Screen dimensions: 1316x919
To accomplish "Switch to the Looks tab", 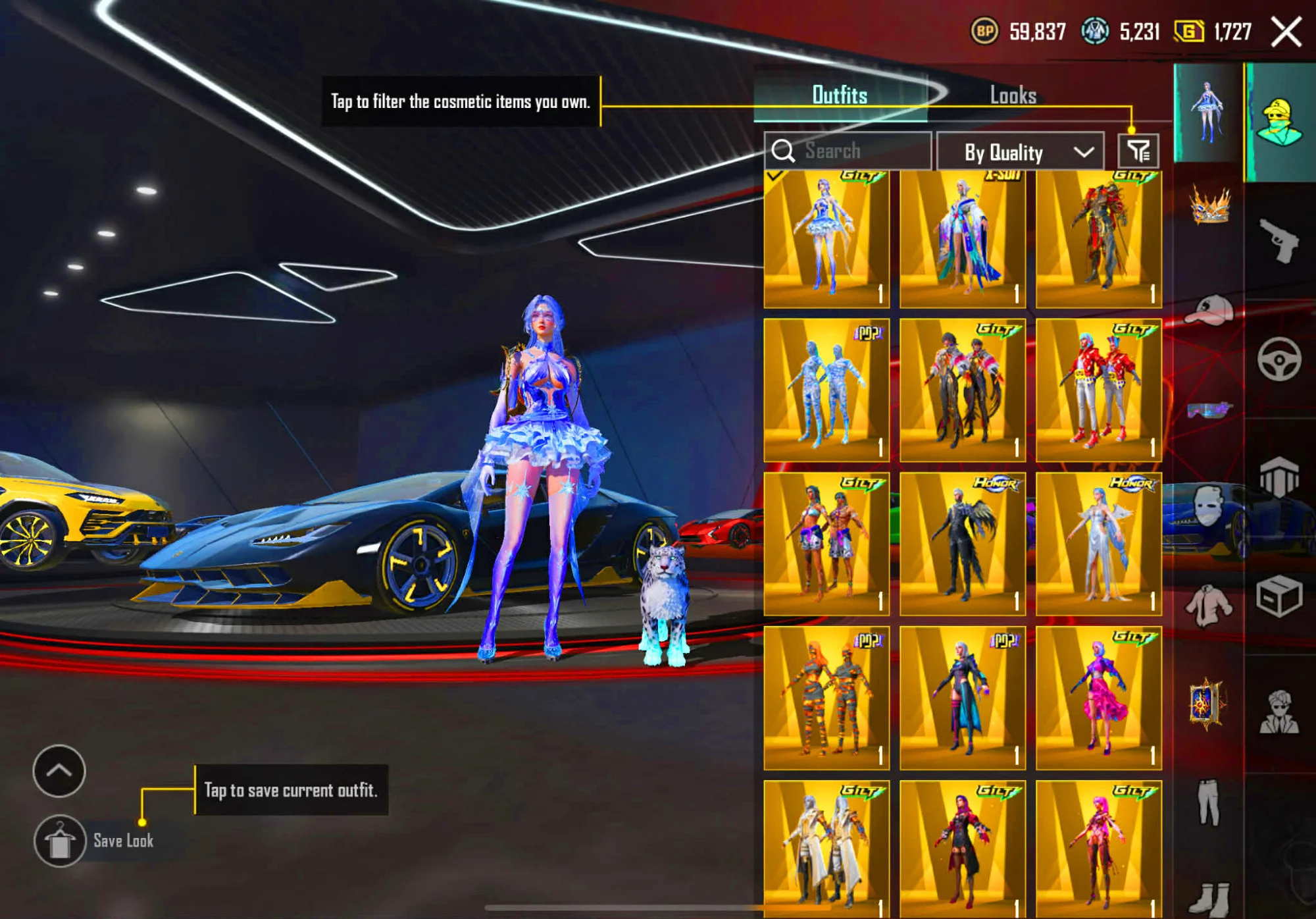I will [x=1013, y=95].
